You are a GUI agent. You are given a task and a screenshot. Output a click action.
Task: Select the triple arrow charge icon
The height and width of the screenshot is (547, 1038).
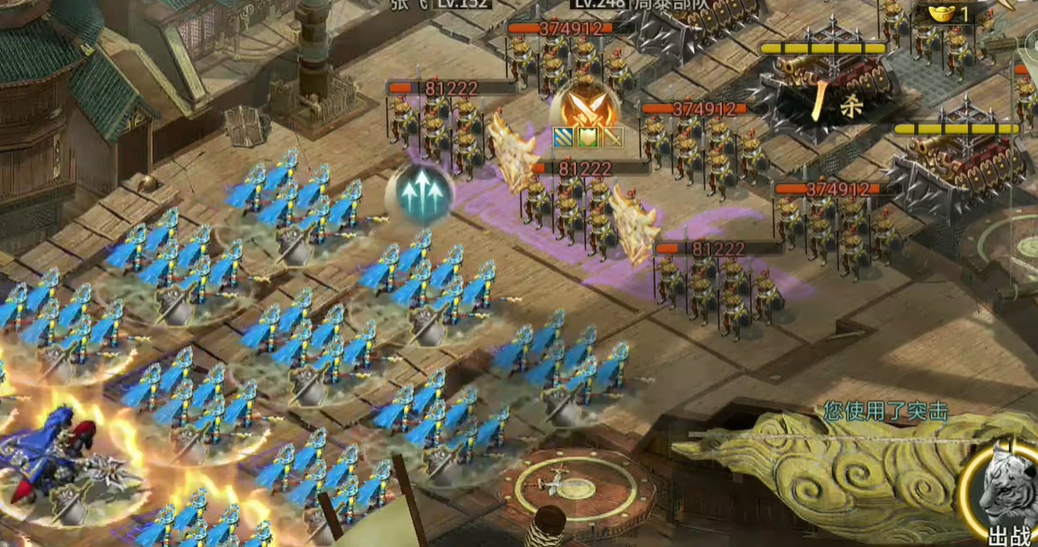[x=420, y=192]
